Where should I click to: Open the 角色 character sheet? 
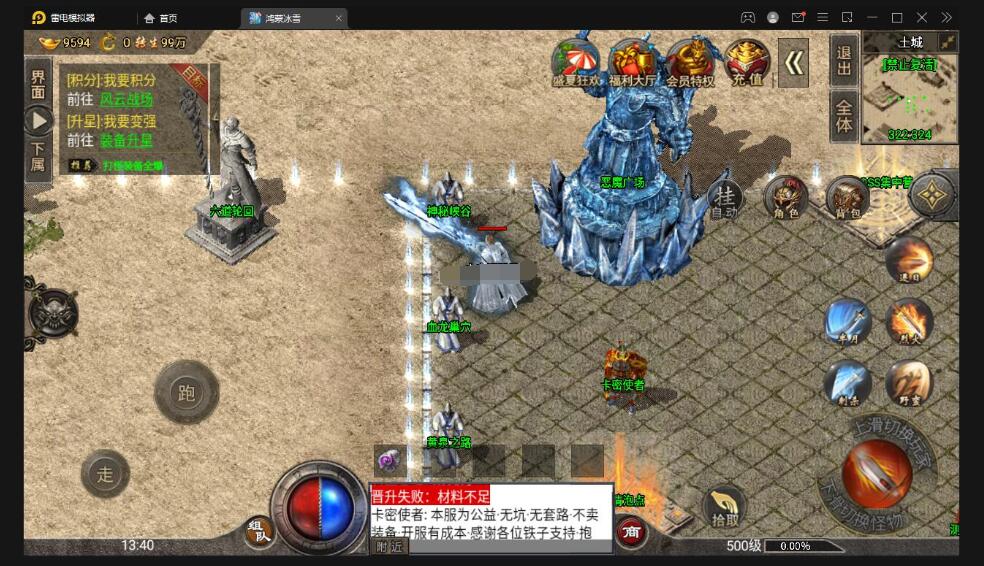click(786, 198)
